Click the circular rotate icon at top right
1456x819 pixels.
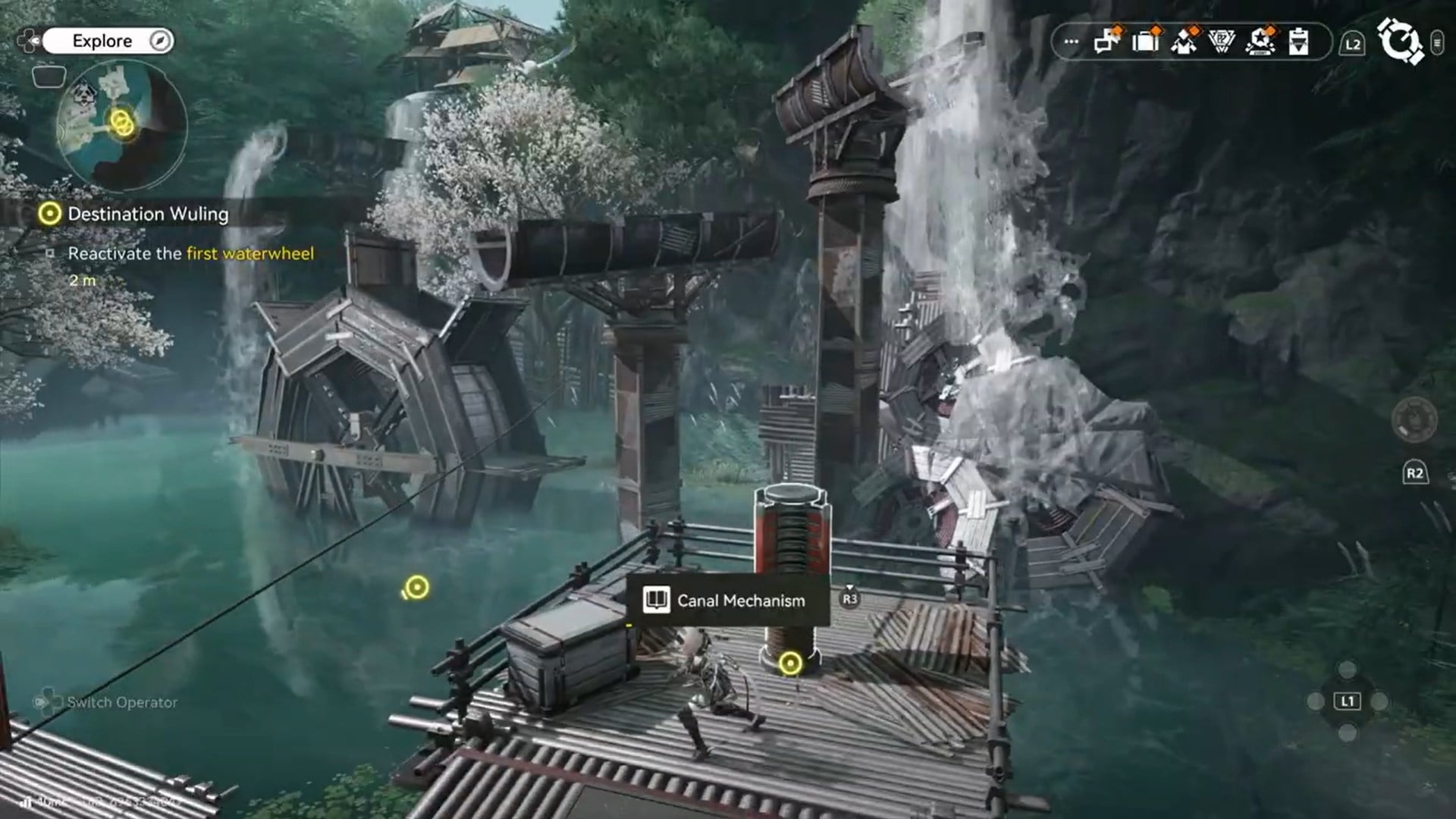(1404, 42)
